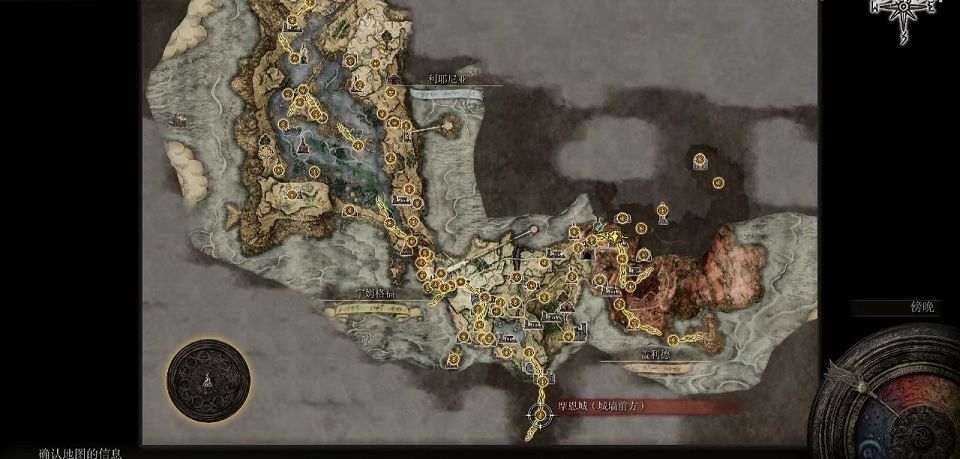Click the 宁姆格福 region label
The height and width of the screenshot is (459, 960).
click(375, 295)
